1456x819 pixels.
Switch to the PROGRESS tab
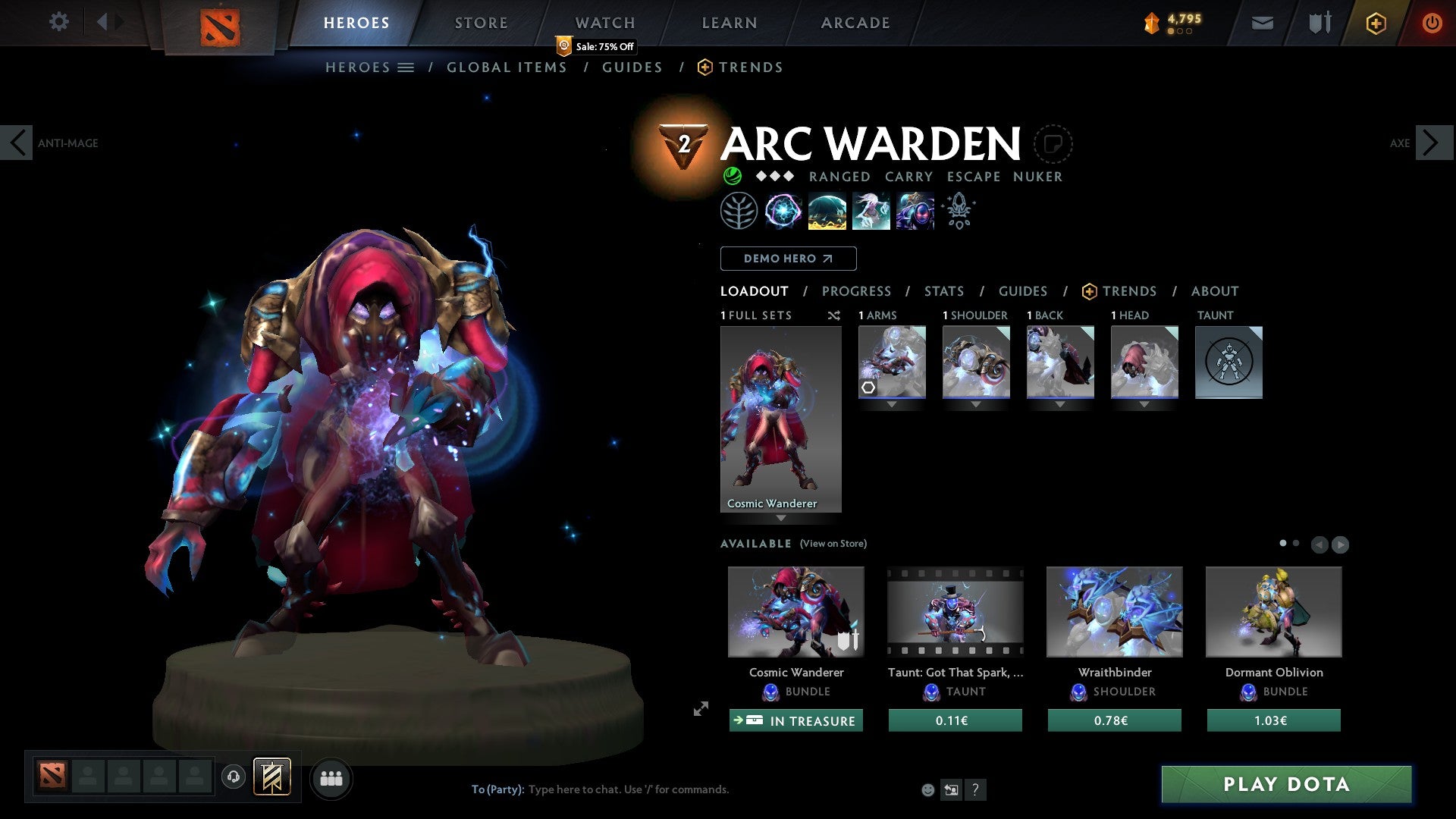[x=857, y=291]
